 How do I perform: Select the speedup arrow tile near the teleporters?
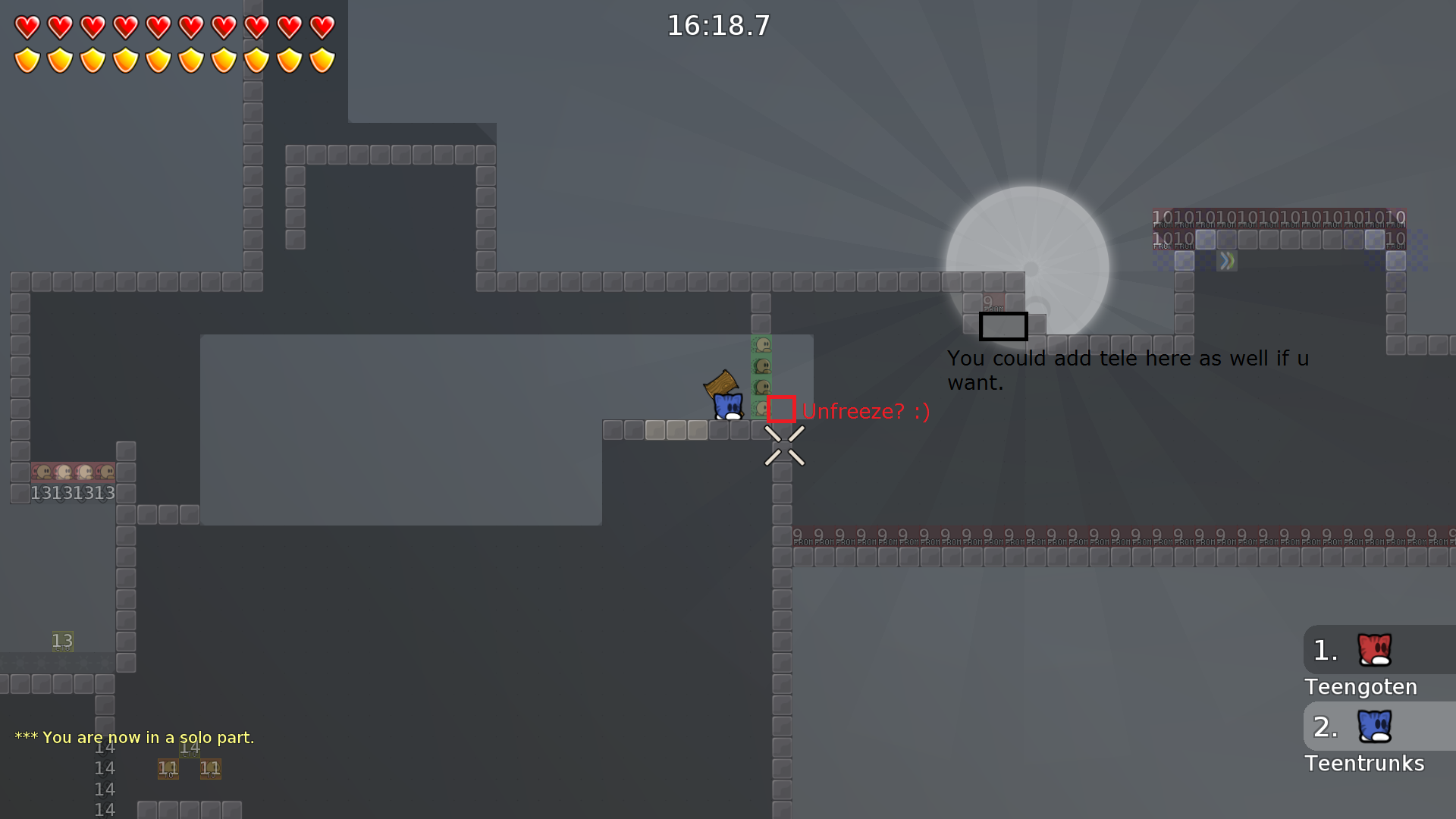pos(1228,260)
